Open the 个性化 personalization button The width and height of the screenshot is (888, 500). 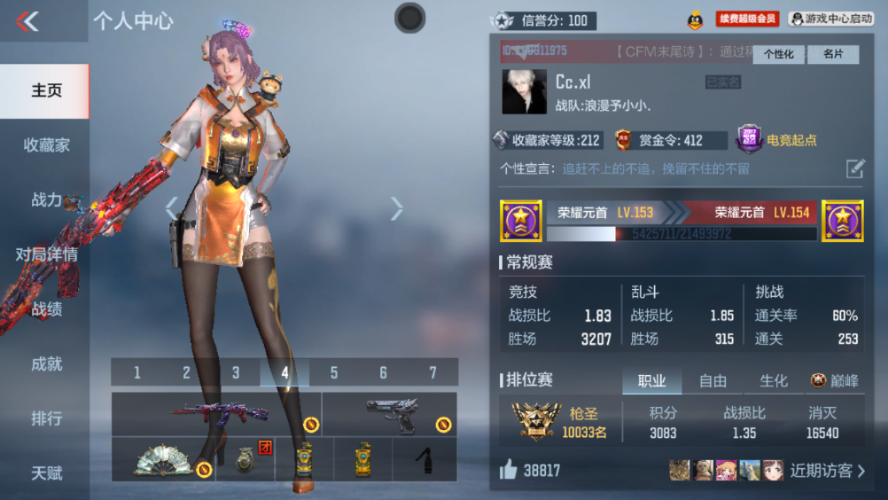click(x=778, y=54)
